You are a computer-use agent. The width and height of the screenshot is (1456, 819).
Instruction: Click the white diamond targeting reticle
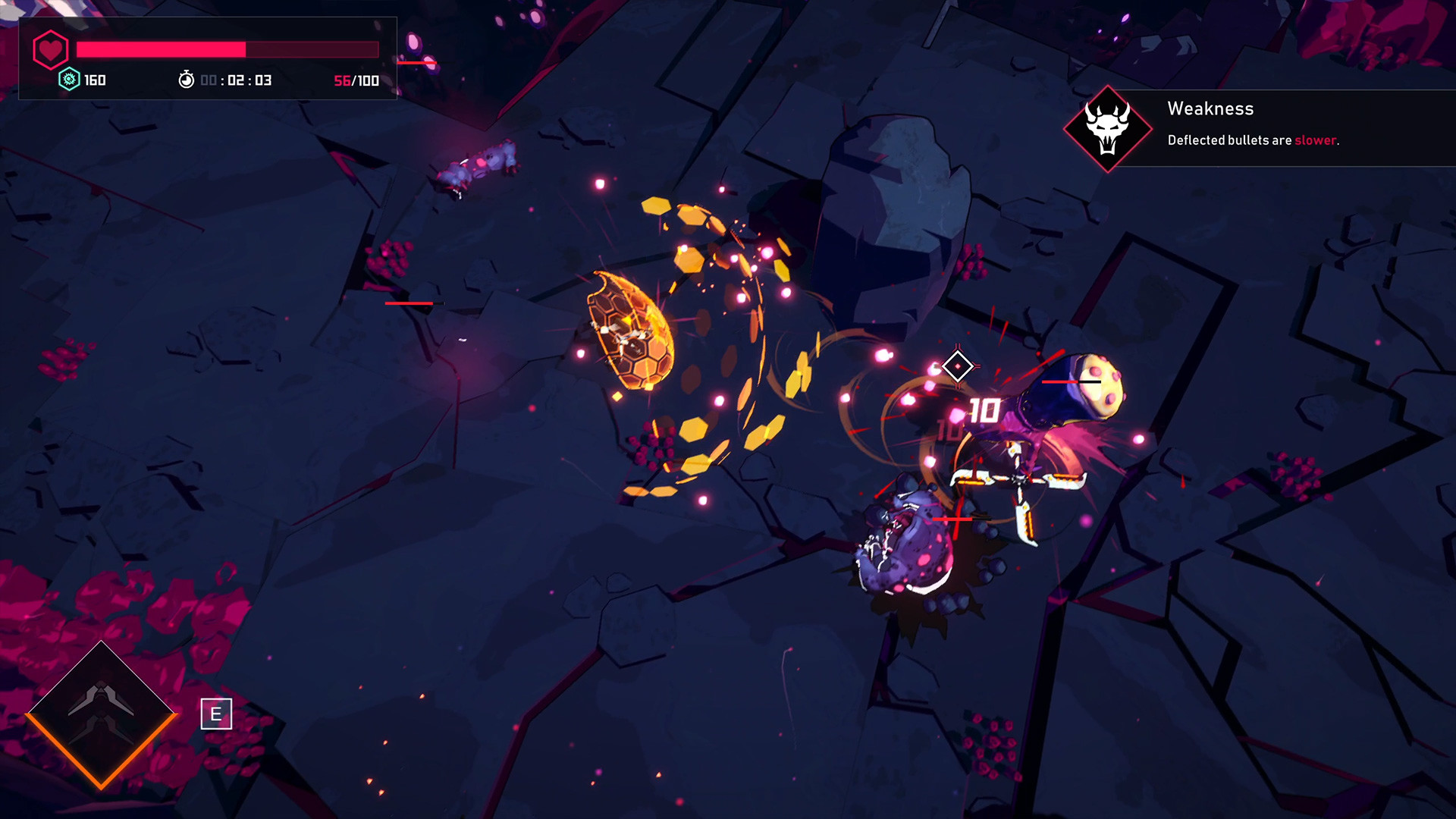958,366
